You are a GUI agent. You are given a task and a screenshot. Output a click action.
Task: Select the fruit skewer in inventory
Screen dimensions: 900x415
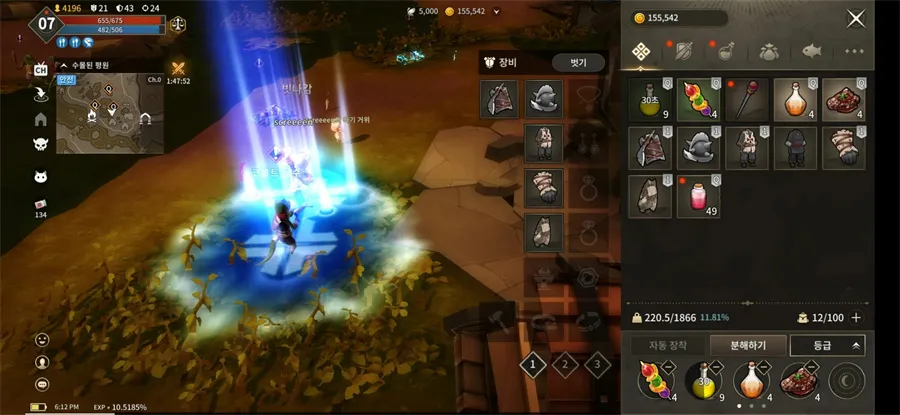699,99
